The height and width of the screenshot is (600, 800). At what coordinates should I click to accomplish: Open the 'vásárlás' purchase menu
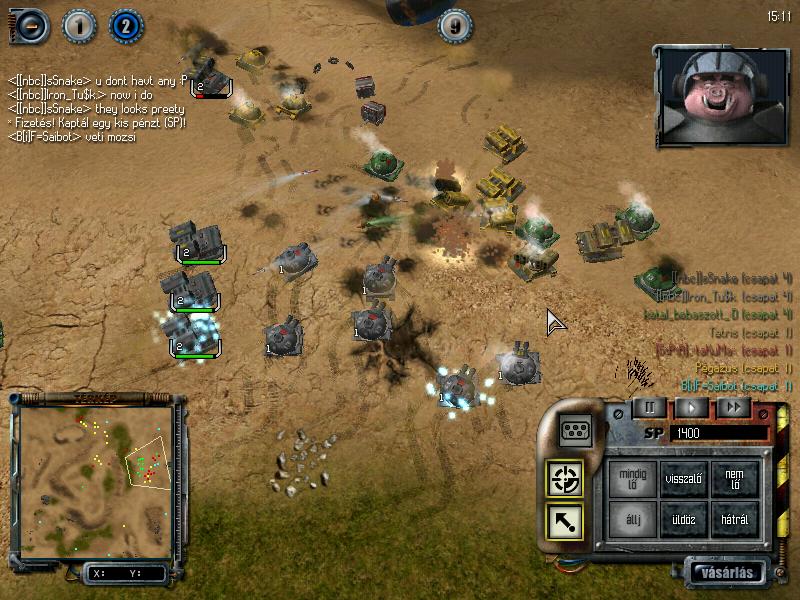tap(726, 573)
